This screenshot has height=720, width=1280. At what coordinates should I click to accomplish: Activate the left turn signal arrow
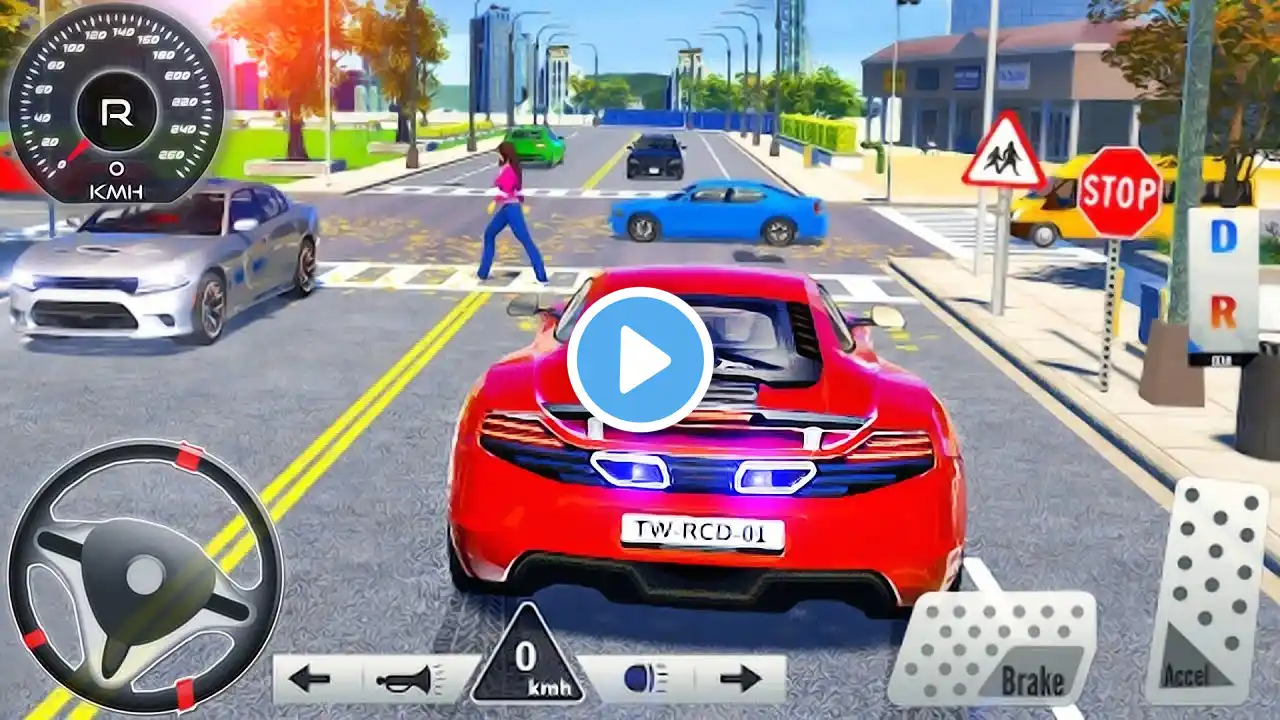pyautogui.click(x=310, y=680)
